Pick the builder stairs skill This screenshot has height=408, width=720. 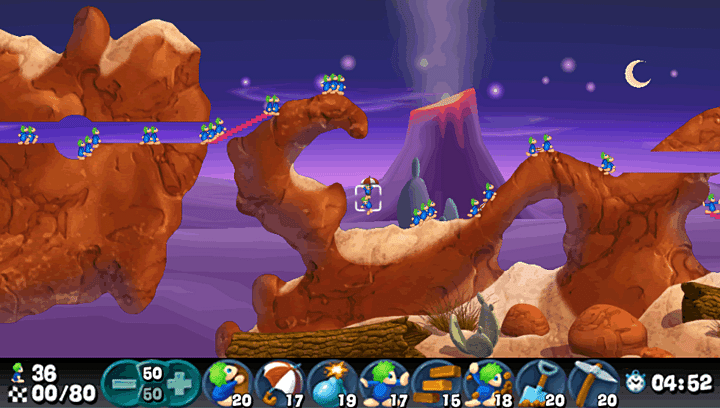point(434,382)
